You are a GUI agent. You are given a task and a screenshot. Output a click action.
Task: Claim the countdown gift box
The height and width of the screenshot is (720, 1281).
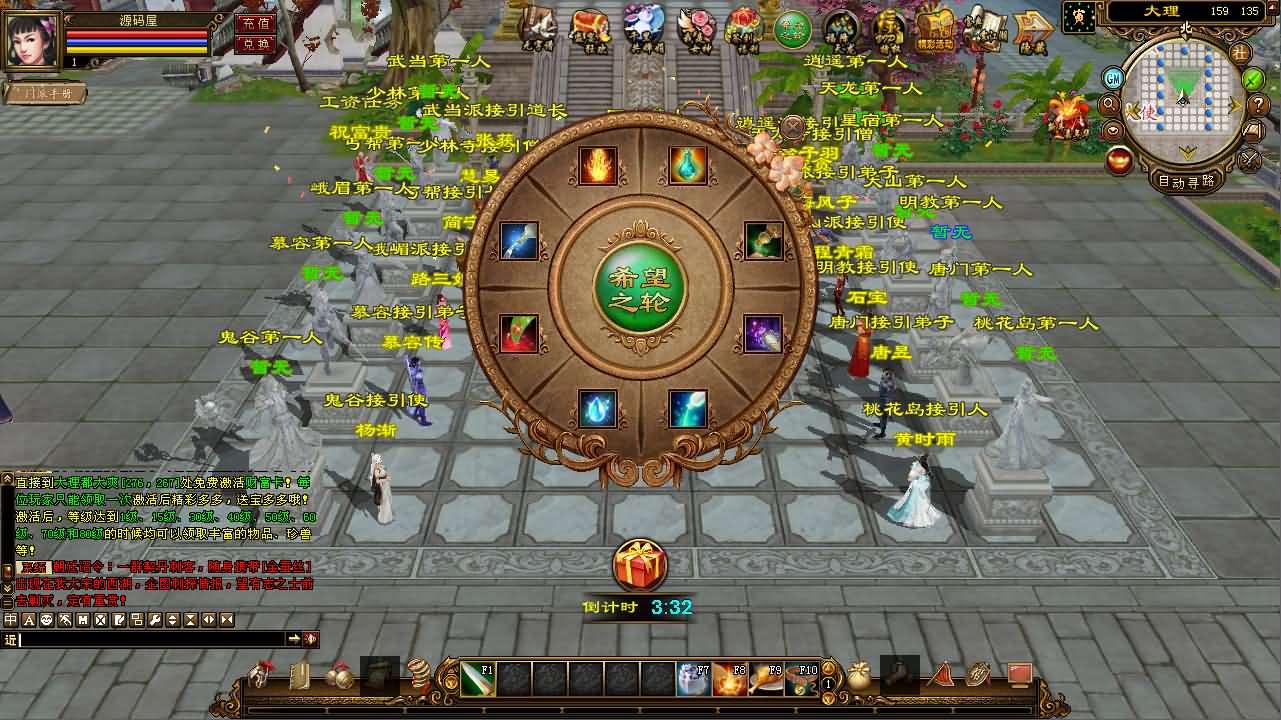[x=639, y=567]
